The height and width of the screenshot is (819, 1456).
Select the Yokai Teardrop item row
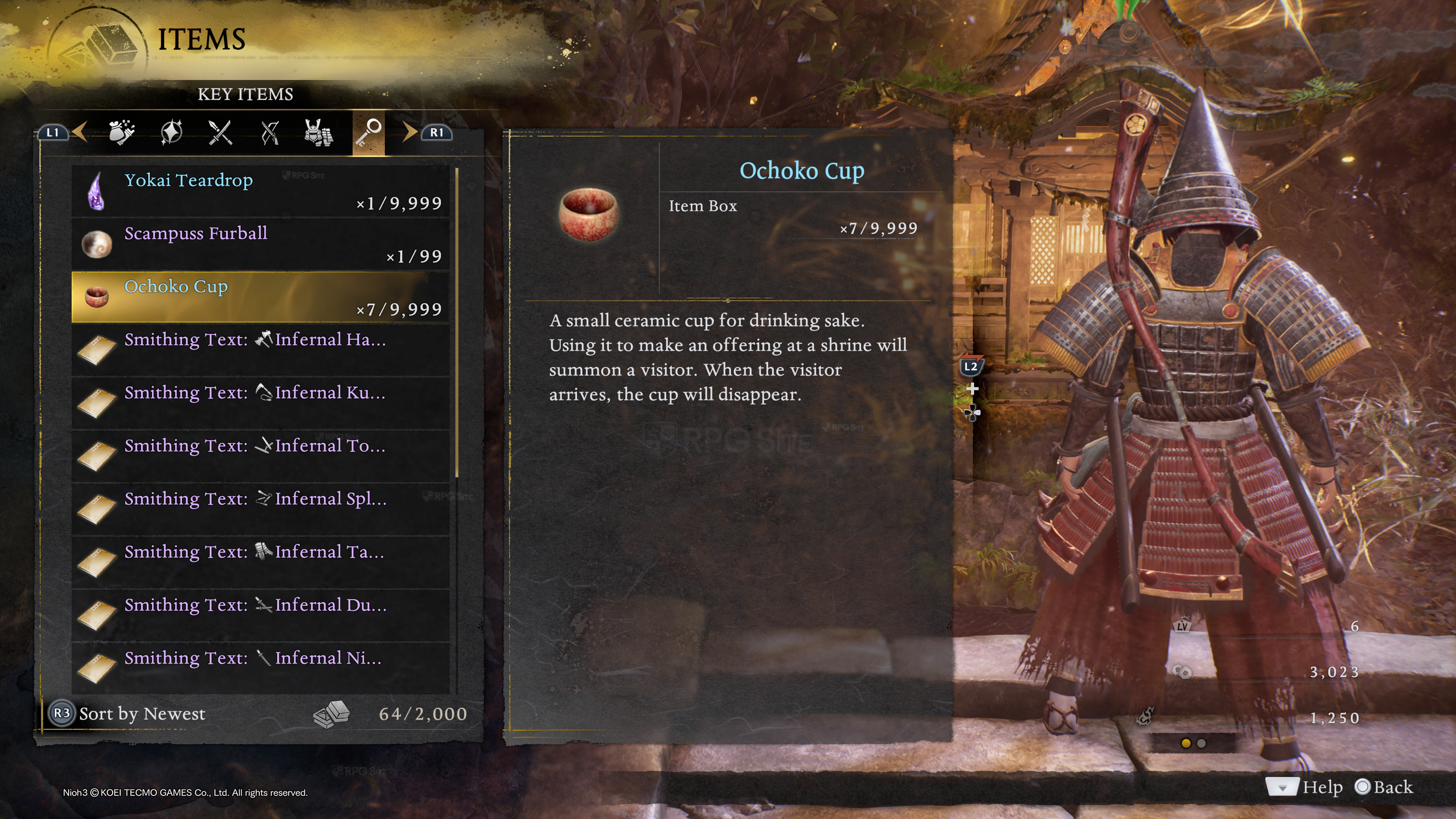260,191
